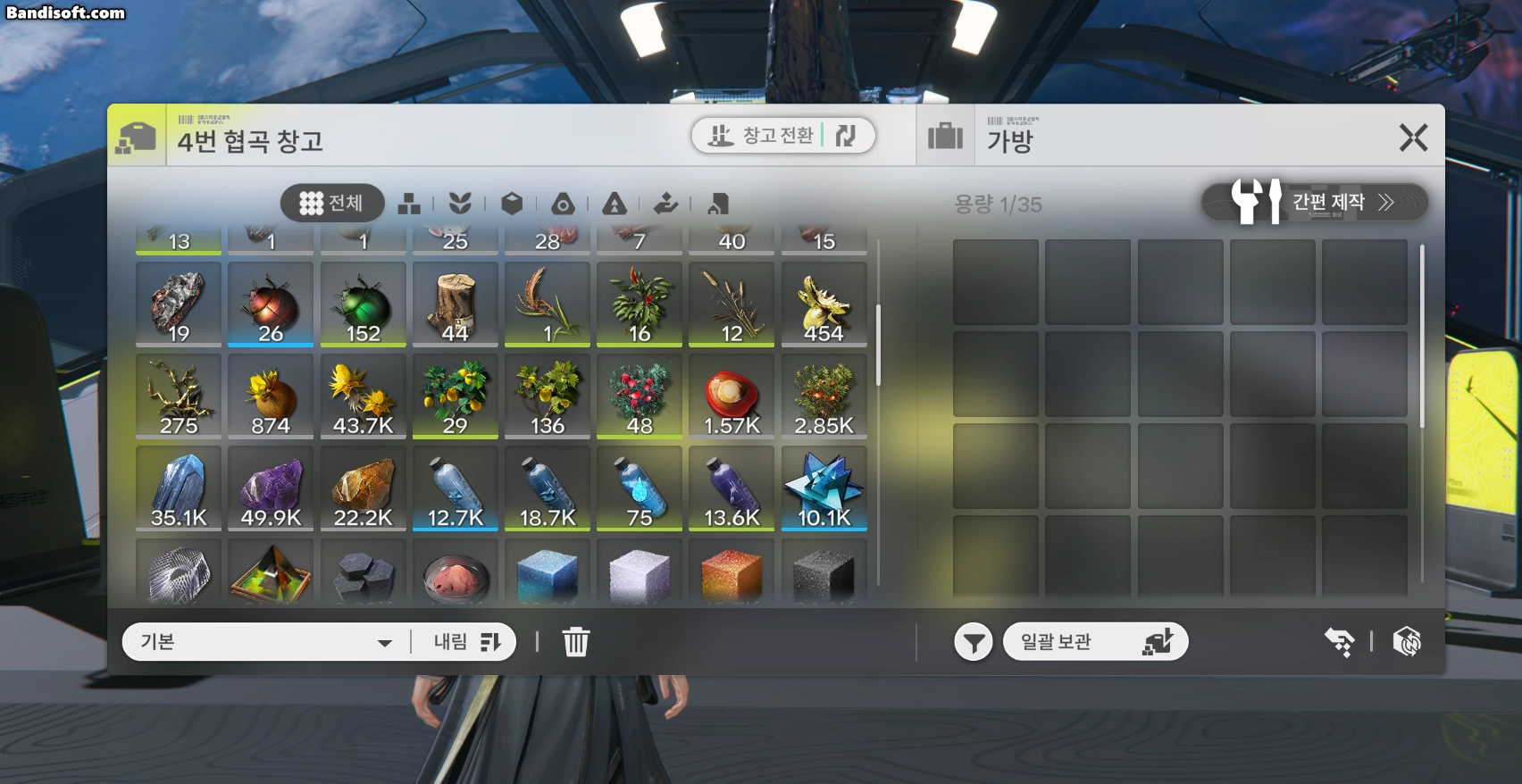Select the red beetle stack of 26
The width and height of the screenshot is (1522, 784).
(x=271, y=304)
